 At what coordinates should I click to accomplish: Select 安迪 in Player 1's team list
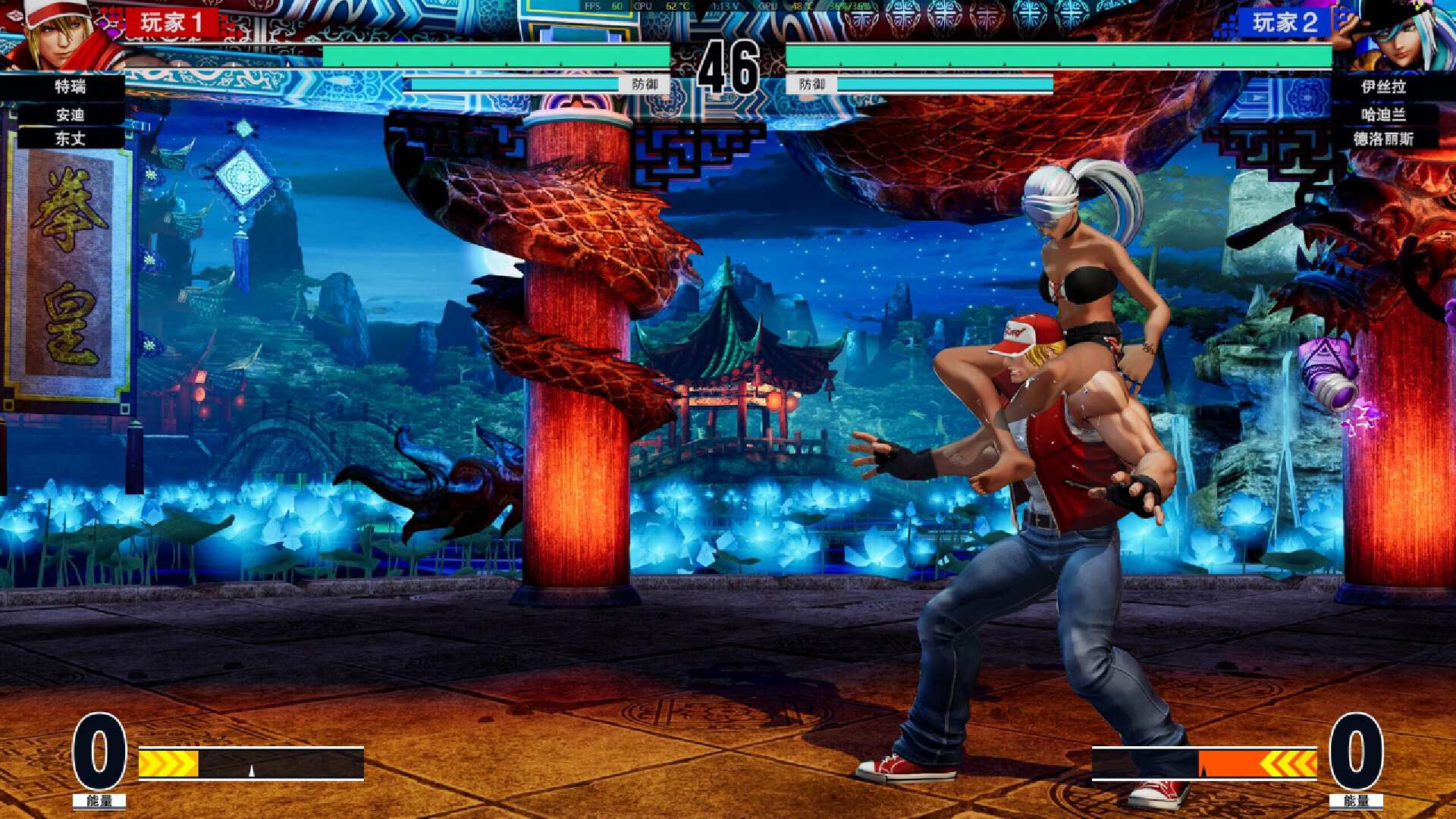[70, 115]
